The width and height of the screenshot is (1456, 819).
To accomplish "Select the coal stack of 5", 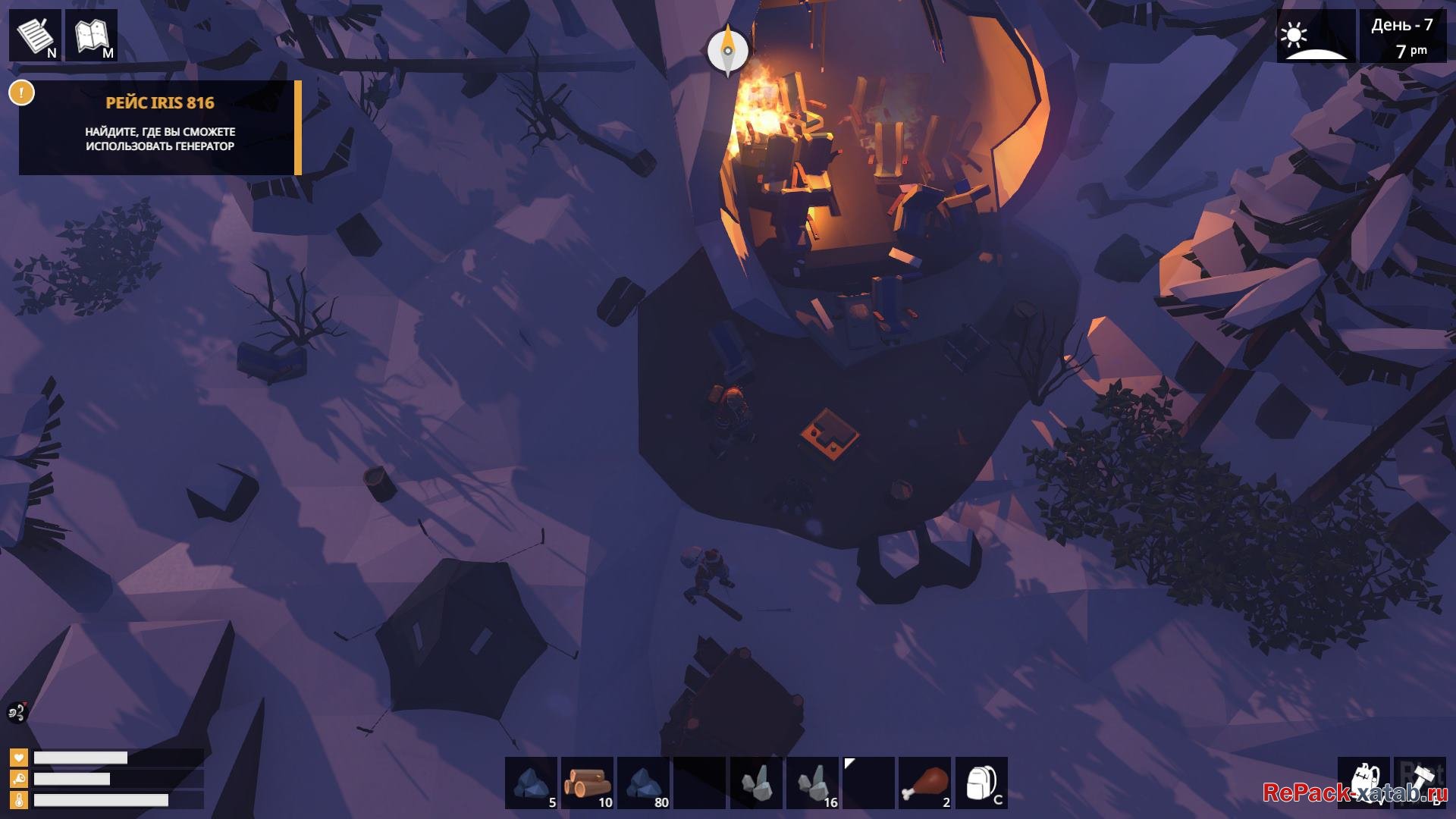I will click(531, 783).
